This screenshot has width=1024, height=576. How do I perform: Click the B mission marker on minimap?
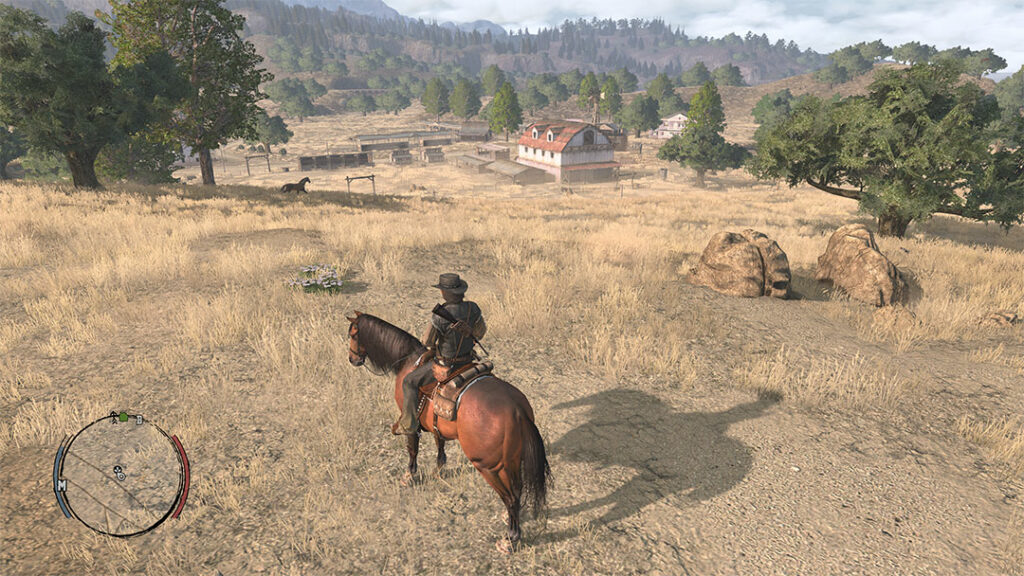coord(140,418)
